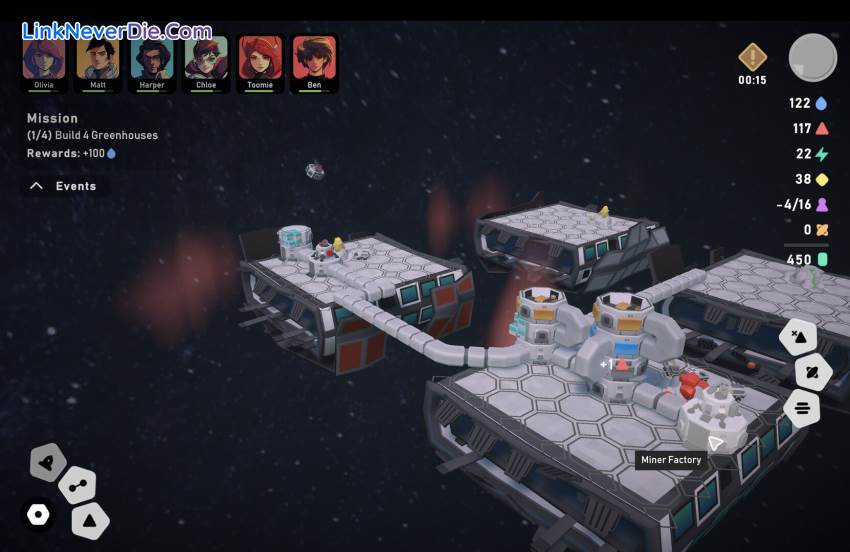850x552 pixels.
Task: Select Toomie's crew portrait
Action: tap(260, 59)
